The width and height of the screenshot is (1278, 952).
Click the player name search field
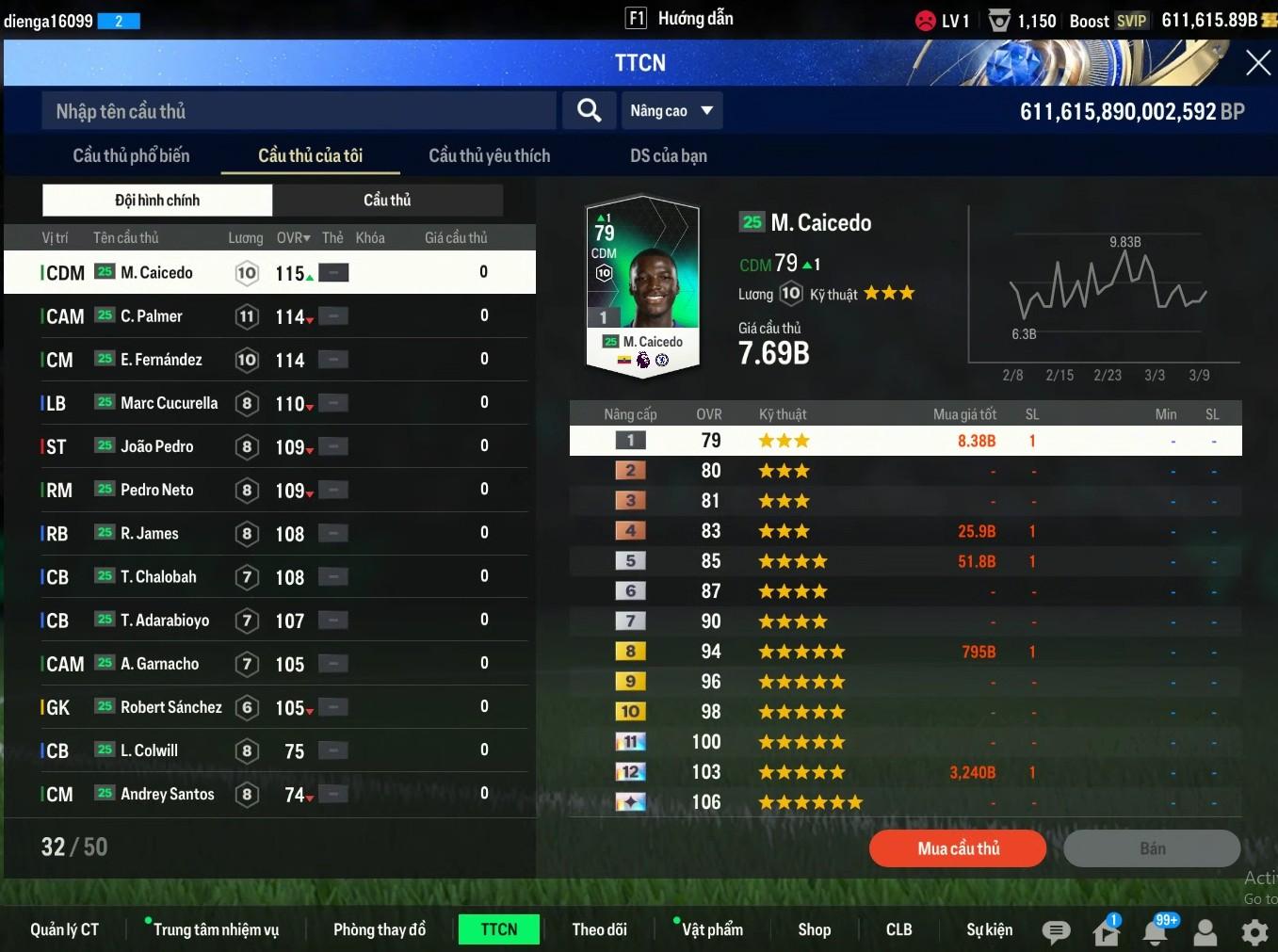299,111
